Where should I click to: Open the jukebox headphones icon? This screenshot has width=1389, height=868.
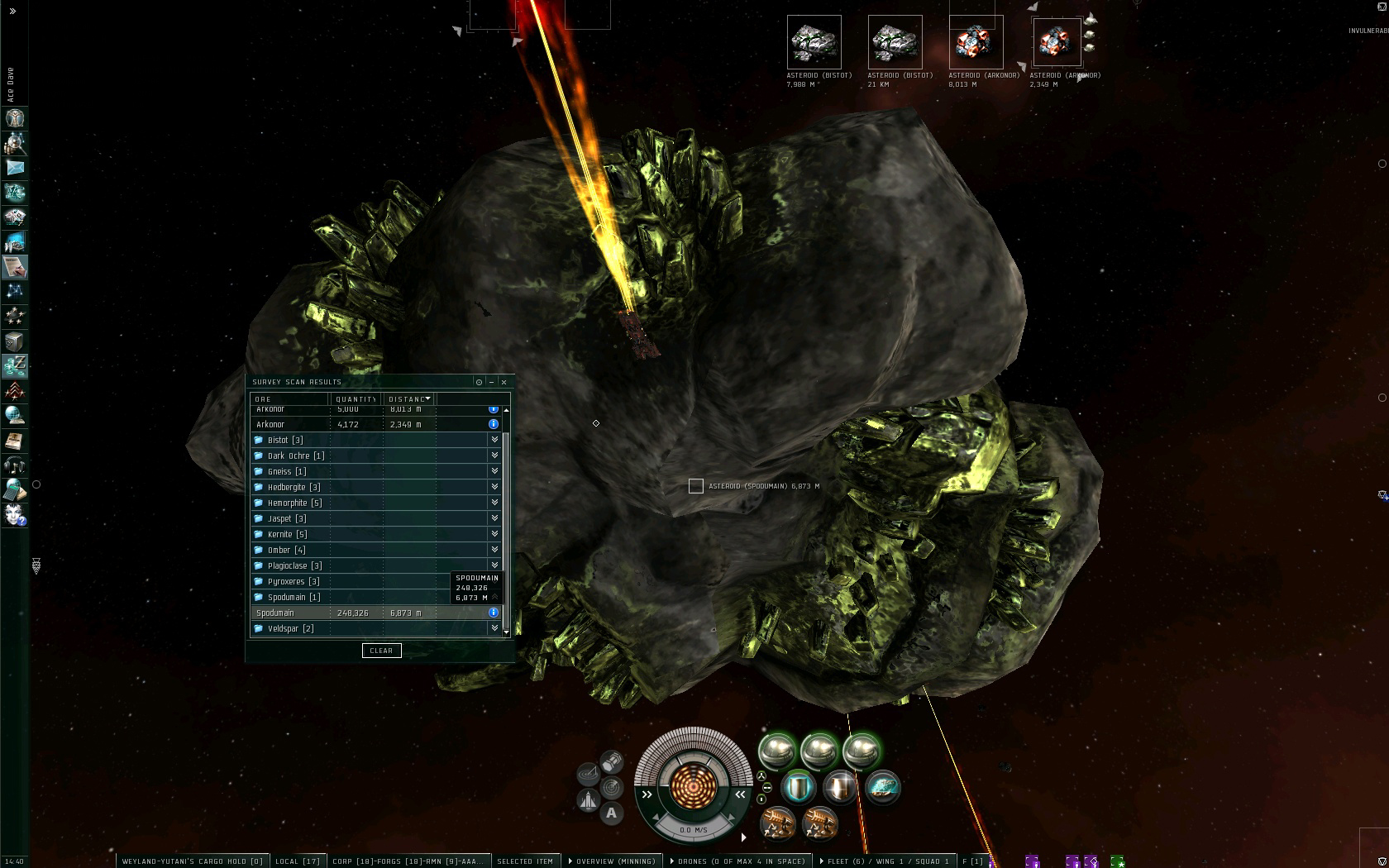(15, 465)
